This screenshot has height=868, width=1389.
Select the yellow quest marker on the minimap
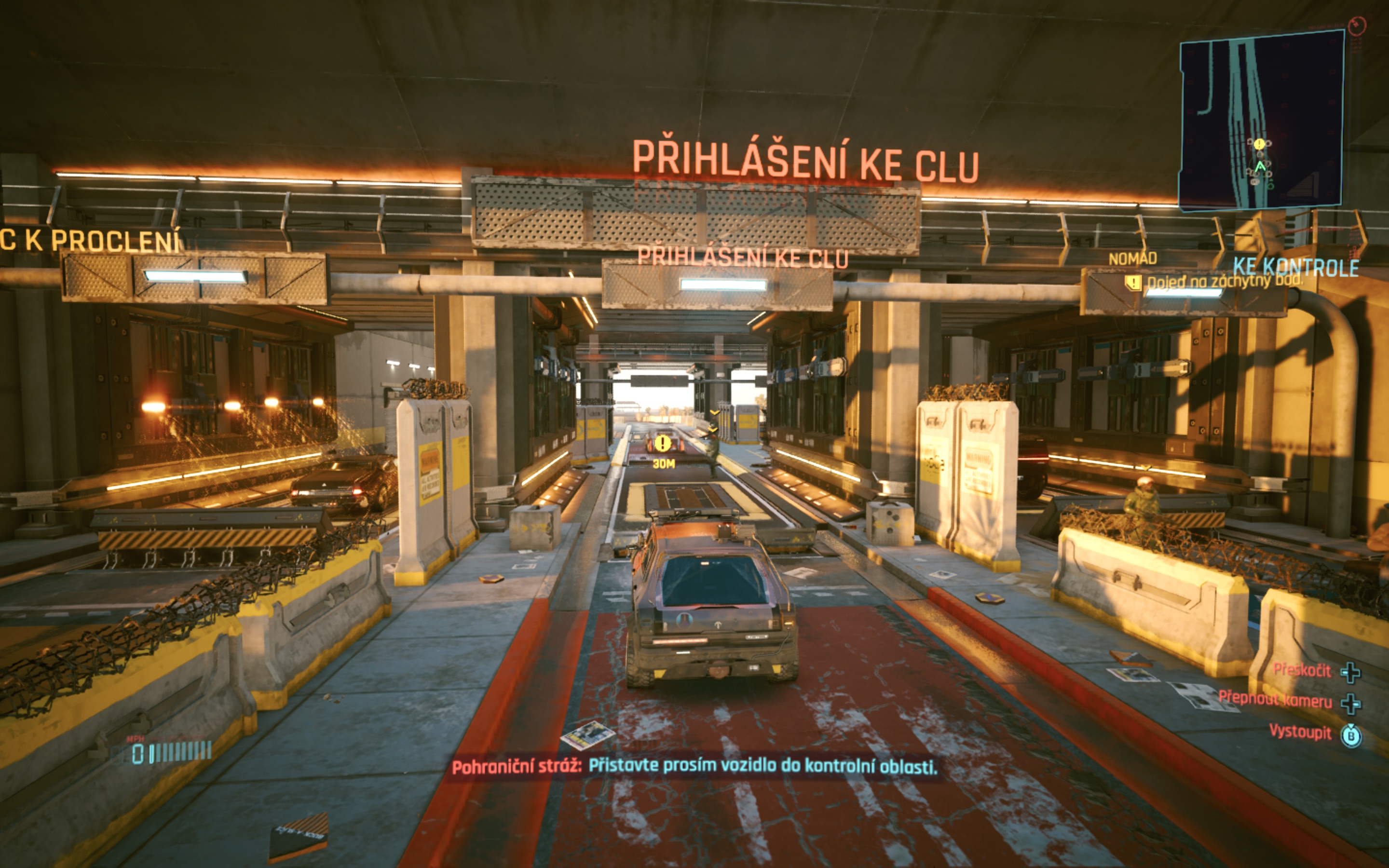coord(1259,144)
